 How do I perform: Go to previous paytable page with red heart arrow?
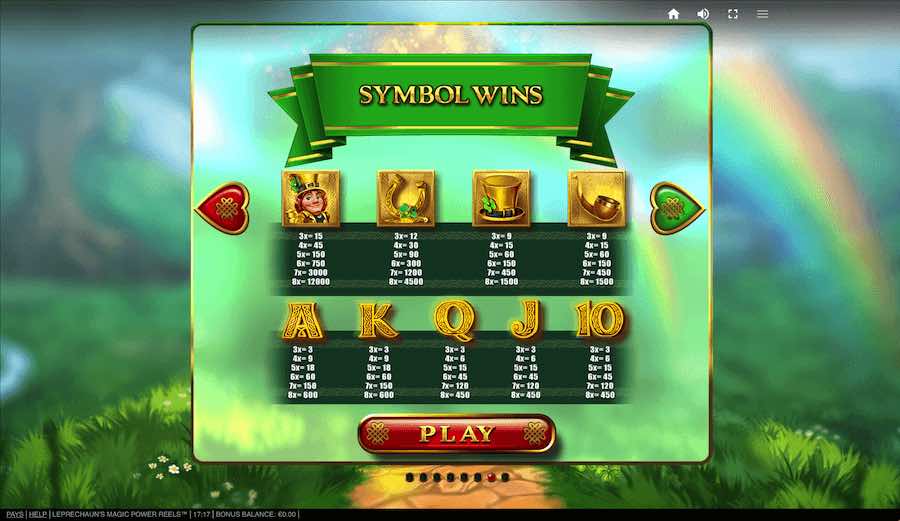tap(222, 208)
